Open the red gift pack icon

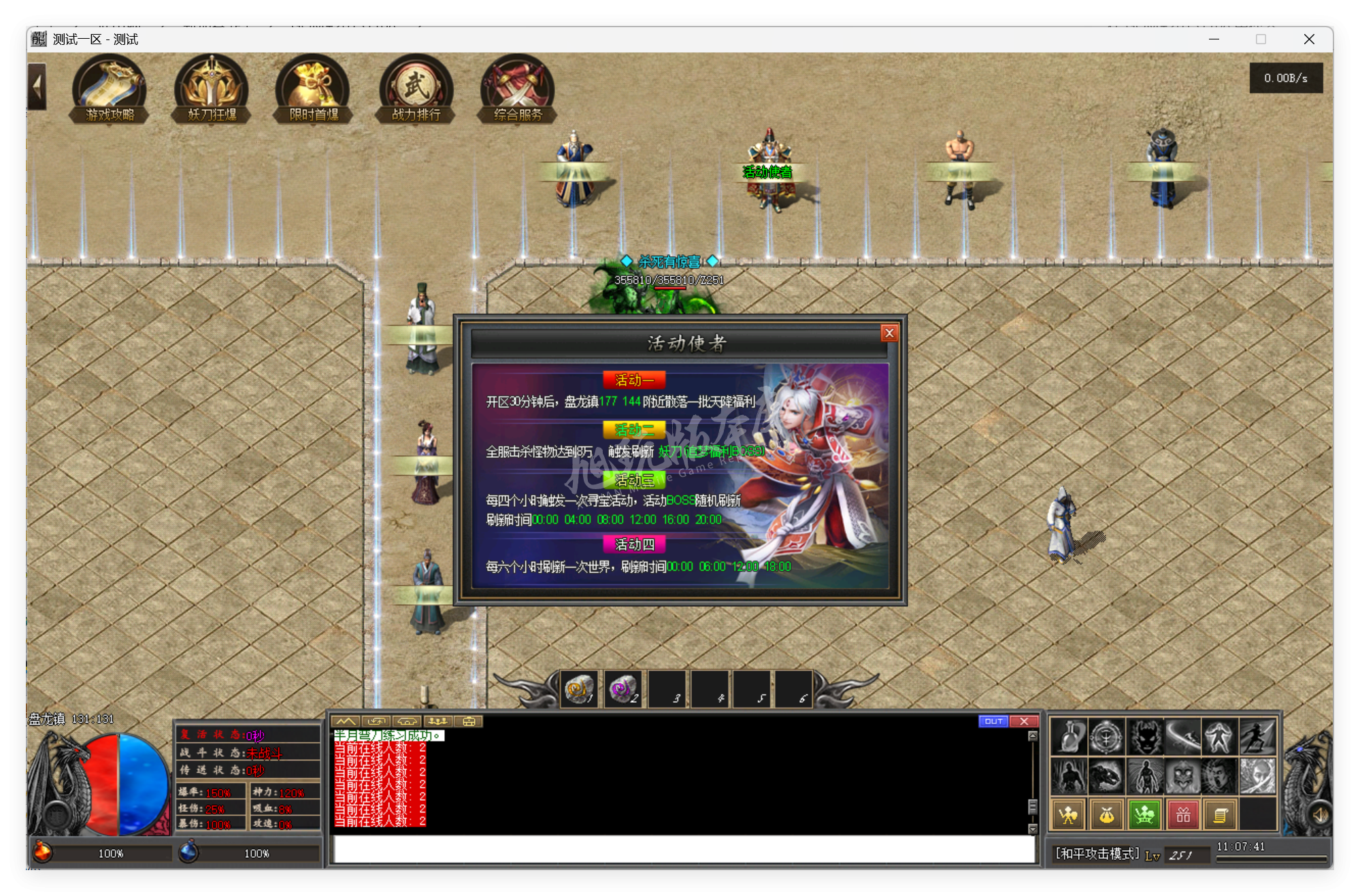tap(1182, 814)
